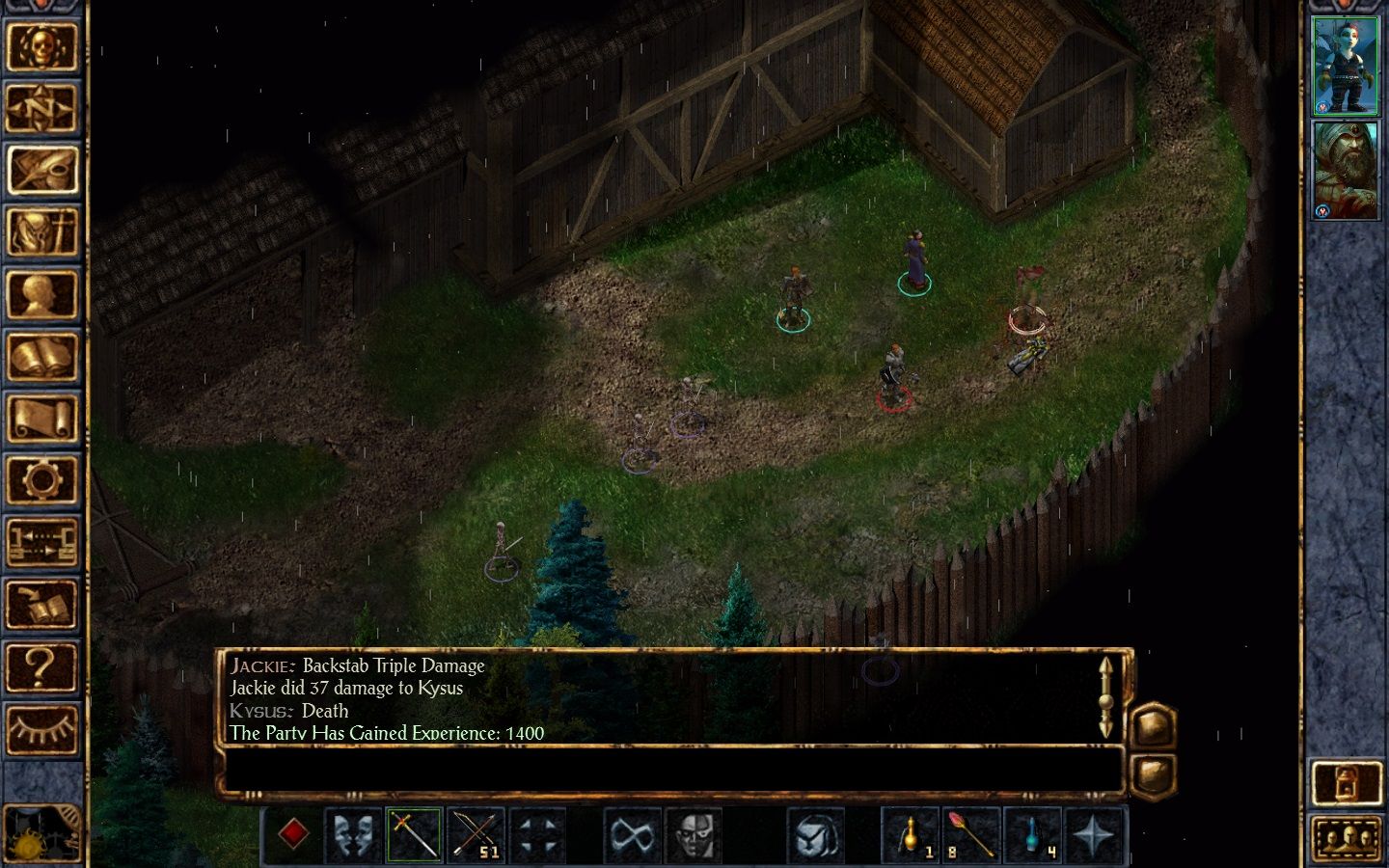Use the blue potion stack of 4
This screenshot has width=1389, height=868.
click(x=1033, y=835)
